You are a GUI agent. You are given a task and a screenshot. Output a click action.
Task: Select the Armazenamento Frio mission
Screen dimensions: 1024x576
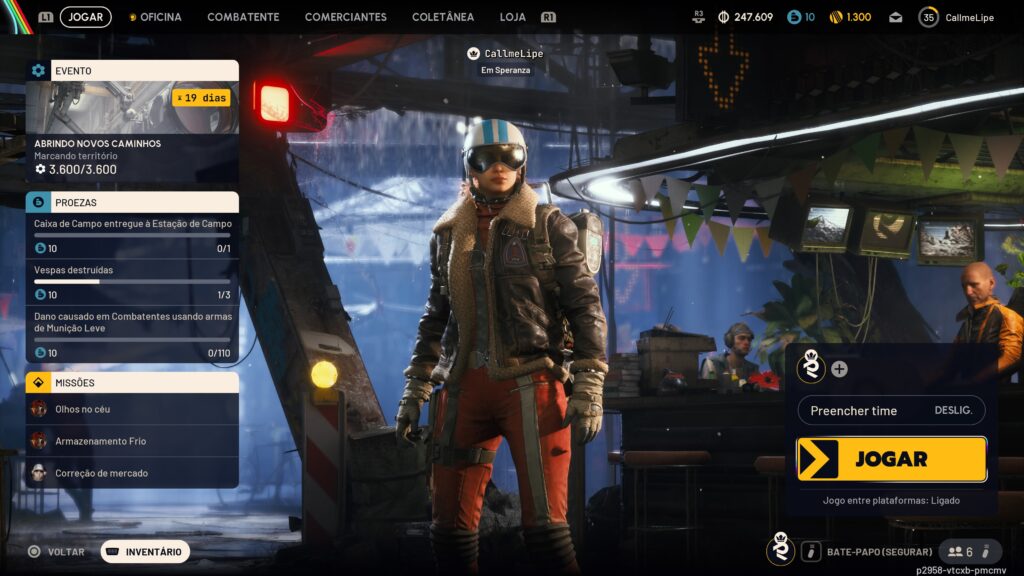(x=132, y=441)
